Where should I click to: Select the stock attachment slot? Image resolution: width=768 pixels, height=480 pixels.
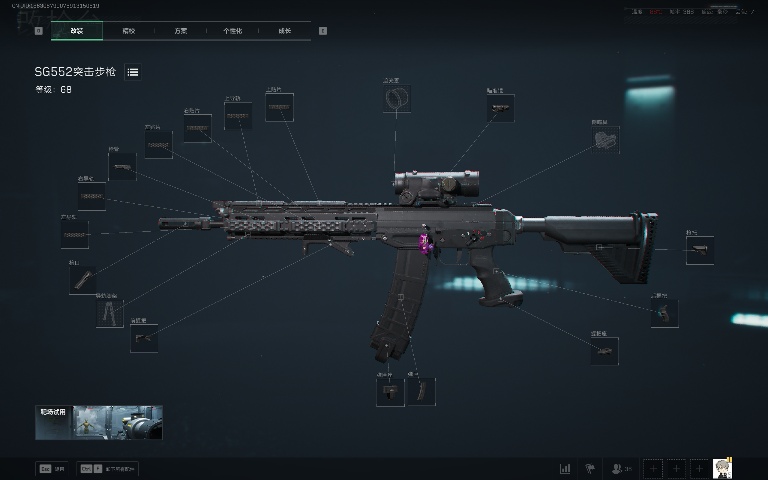699,250
